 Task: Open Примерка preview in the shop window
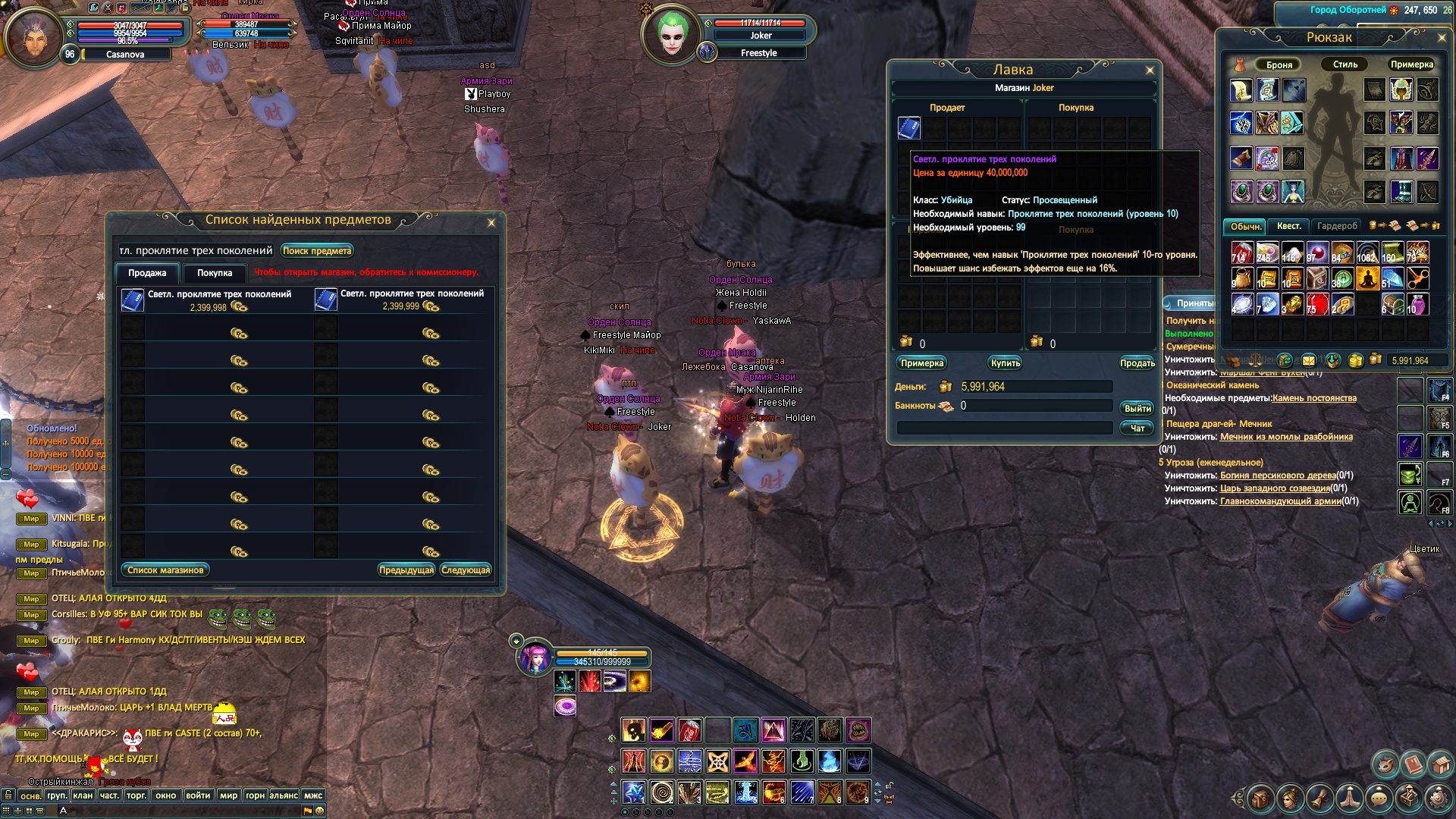pos(922,363)
